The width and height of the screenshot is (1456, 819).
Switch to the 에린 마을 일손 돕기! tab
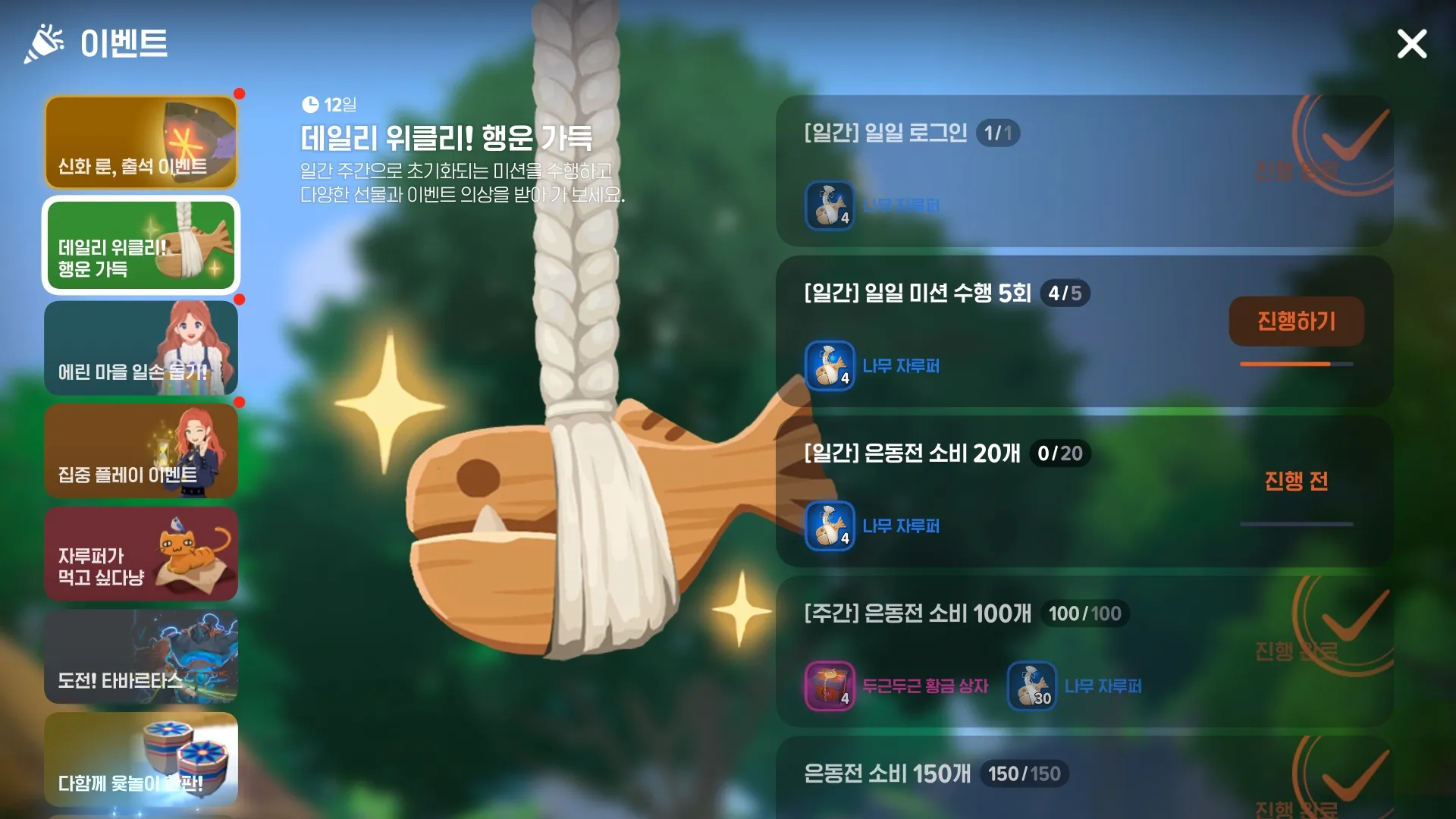tap(141, 349)
